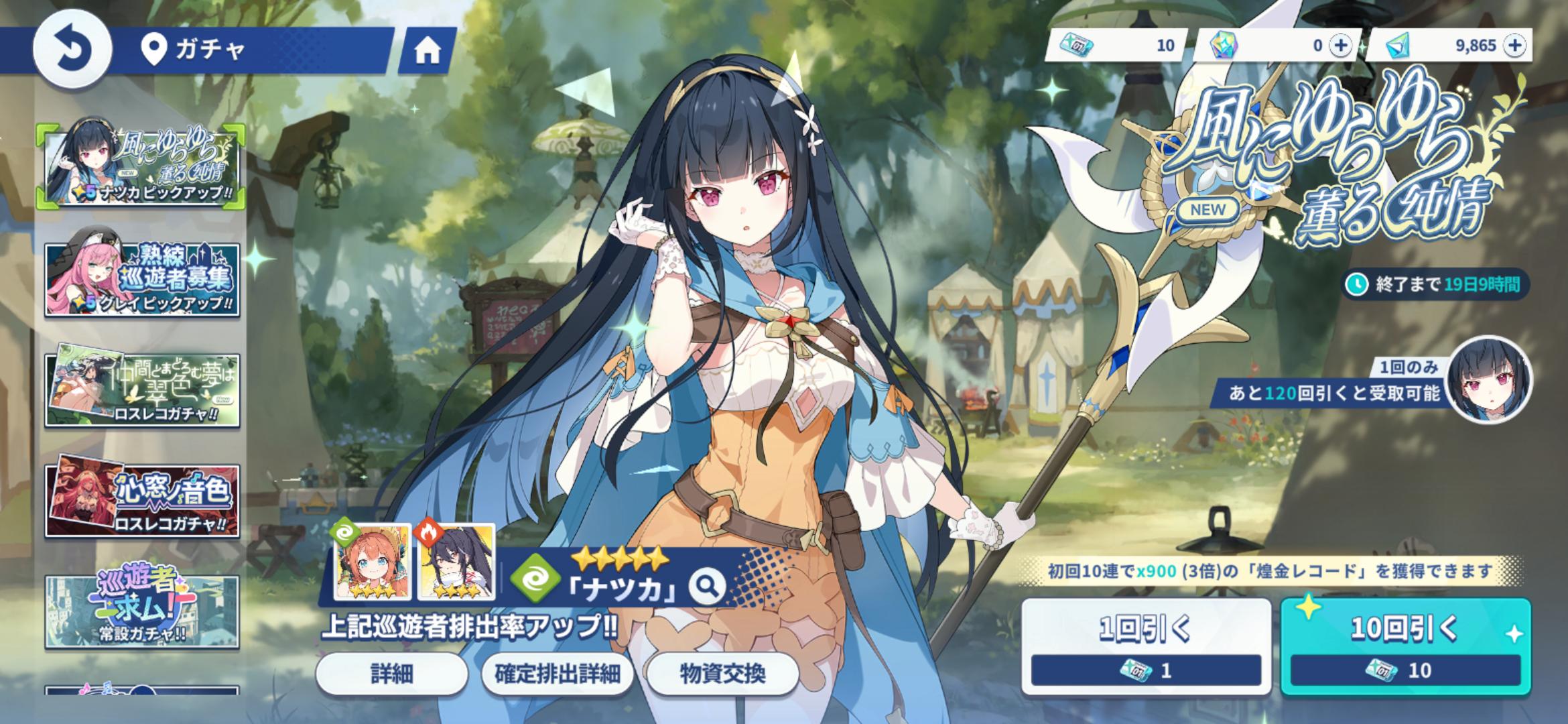Go back with the return arrow button
Image resolution: width=1568 pixels, height=724 pixels.
click(72, 50)
